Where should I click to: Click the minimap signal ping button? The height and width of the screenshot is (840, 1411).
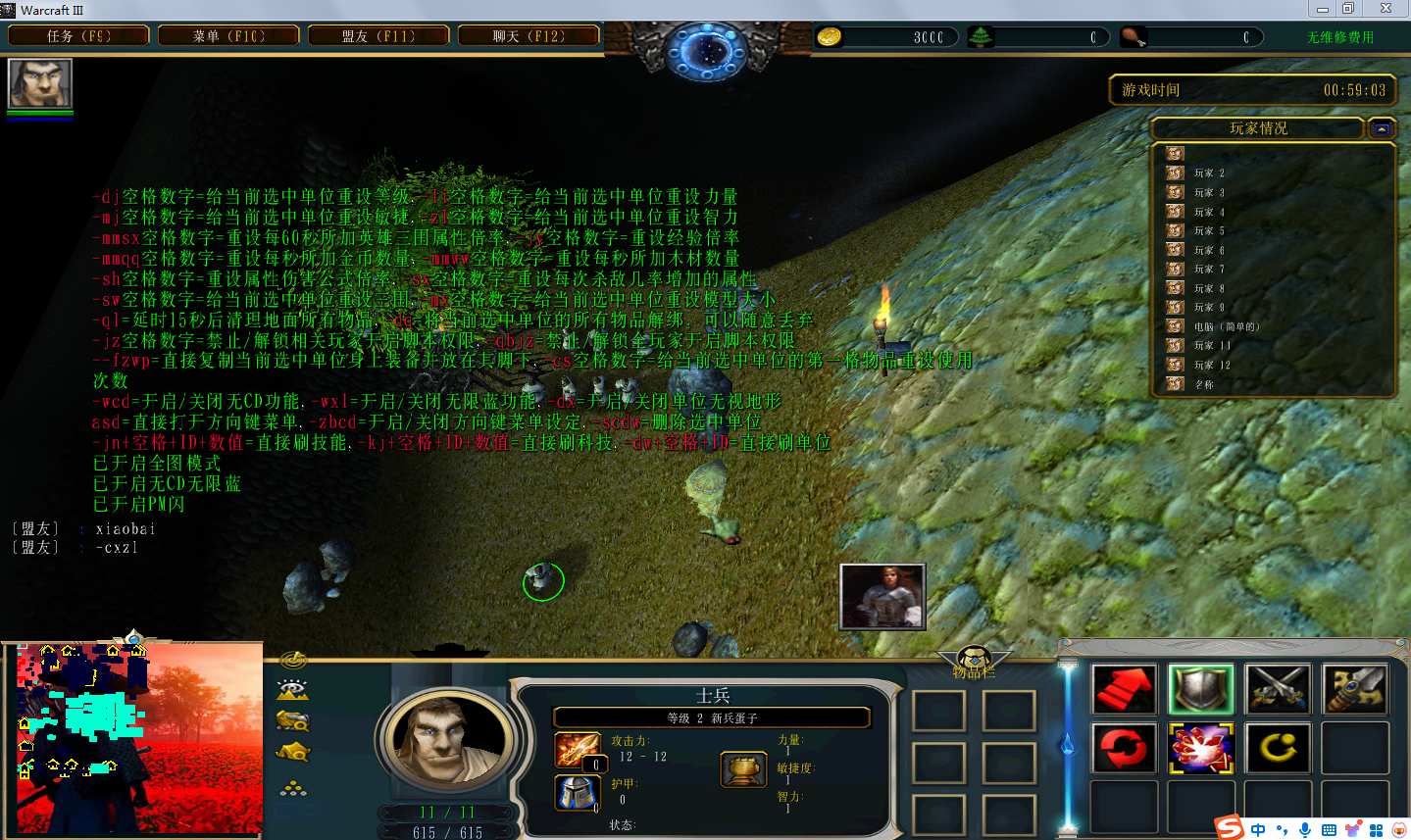[293, 660]
